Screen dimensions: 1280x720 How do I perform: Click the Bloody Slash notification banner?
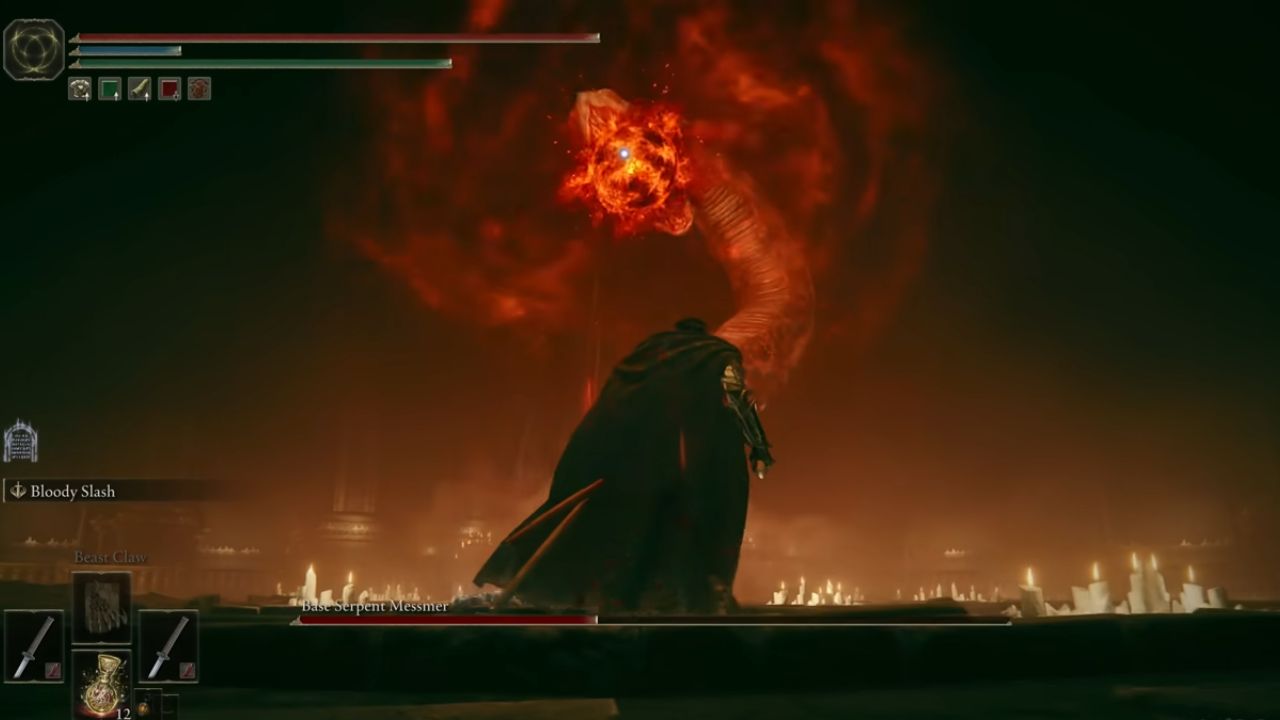coord(90,492)
